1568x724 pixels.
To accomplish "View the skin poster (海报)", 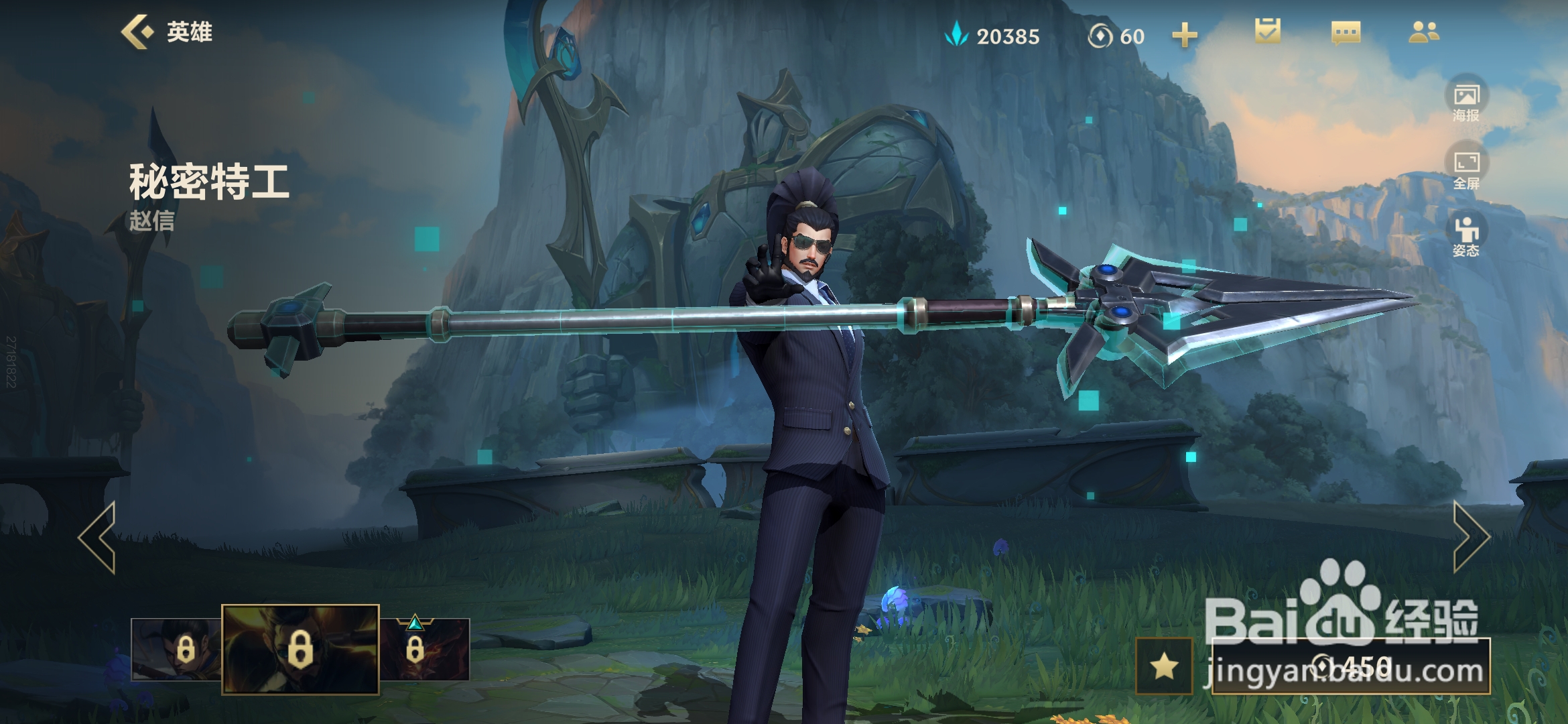I will 1466,101.
